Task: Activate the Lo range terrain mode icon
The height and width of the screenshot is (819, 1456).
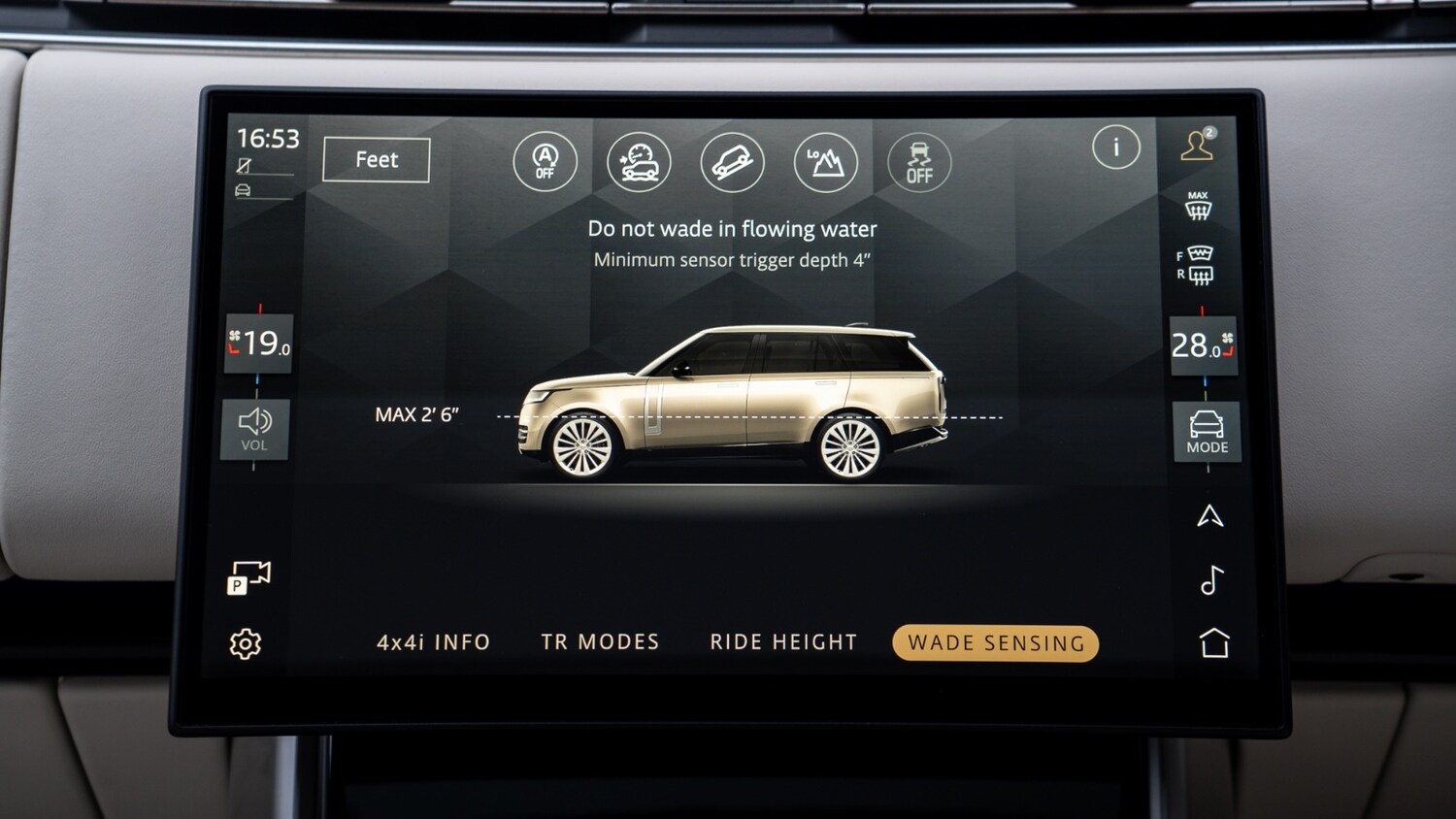Action: (x=826, y=163)
